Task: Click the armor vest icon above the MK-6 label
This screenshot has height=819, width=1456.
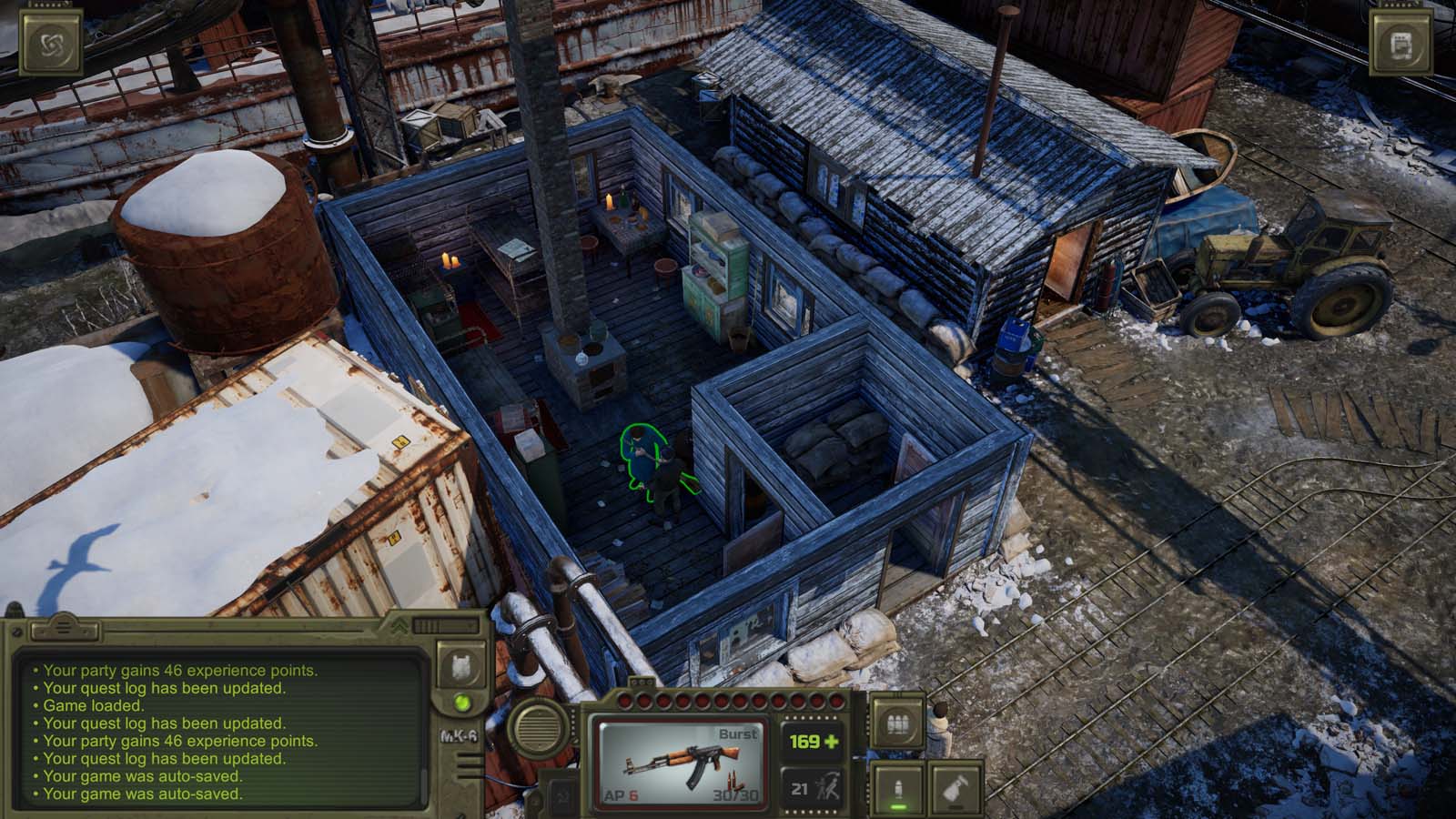Action: (x=461, y=664)
